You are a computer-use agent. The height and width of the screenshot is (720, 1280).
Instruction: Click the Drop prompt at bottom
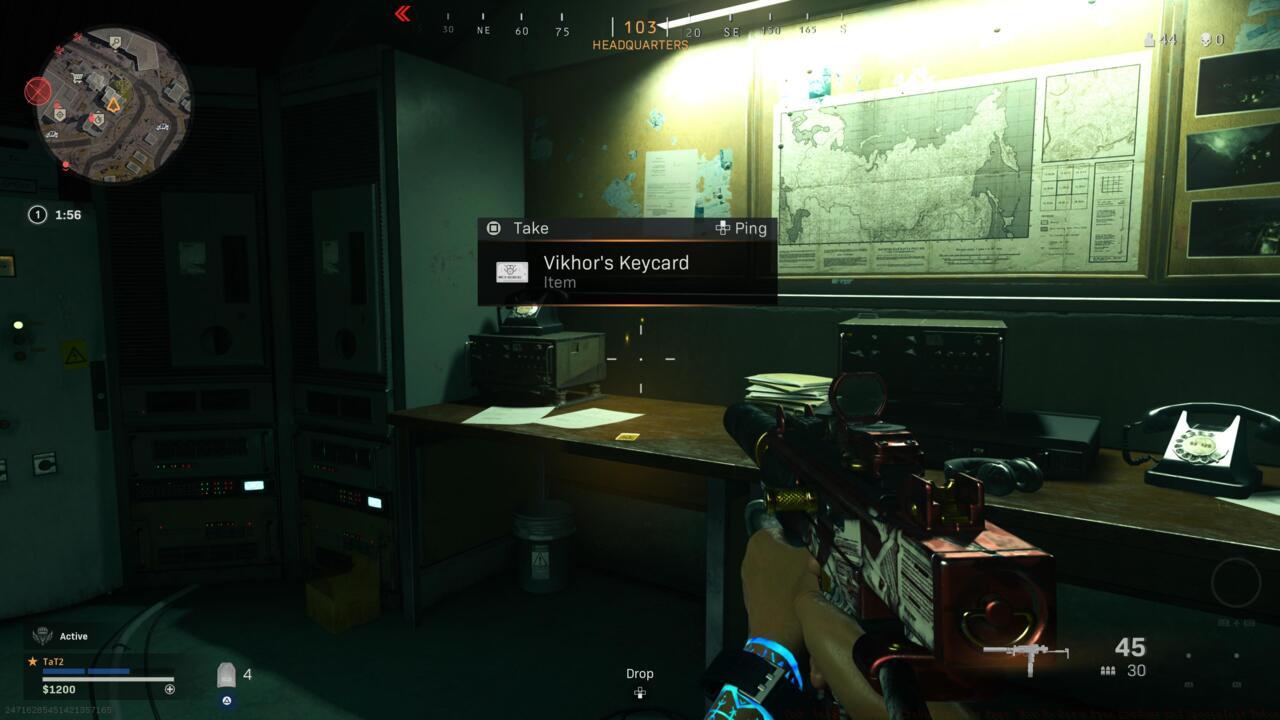click(x=640, y=673)
